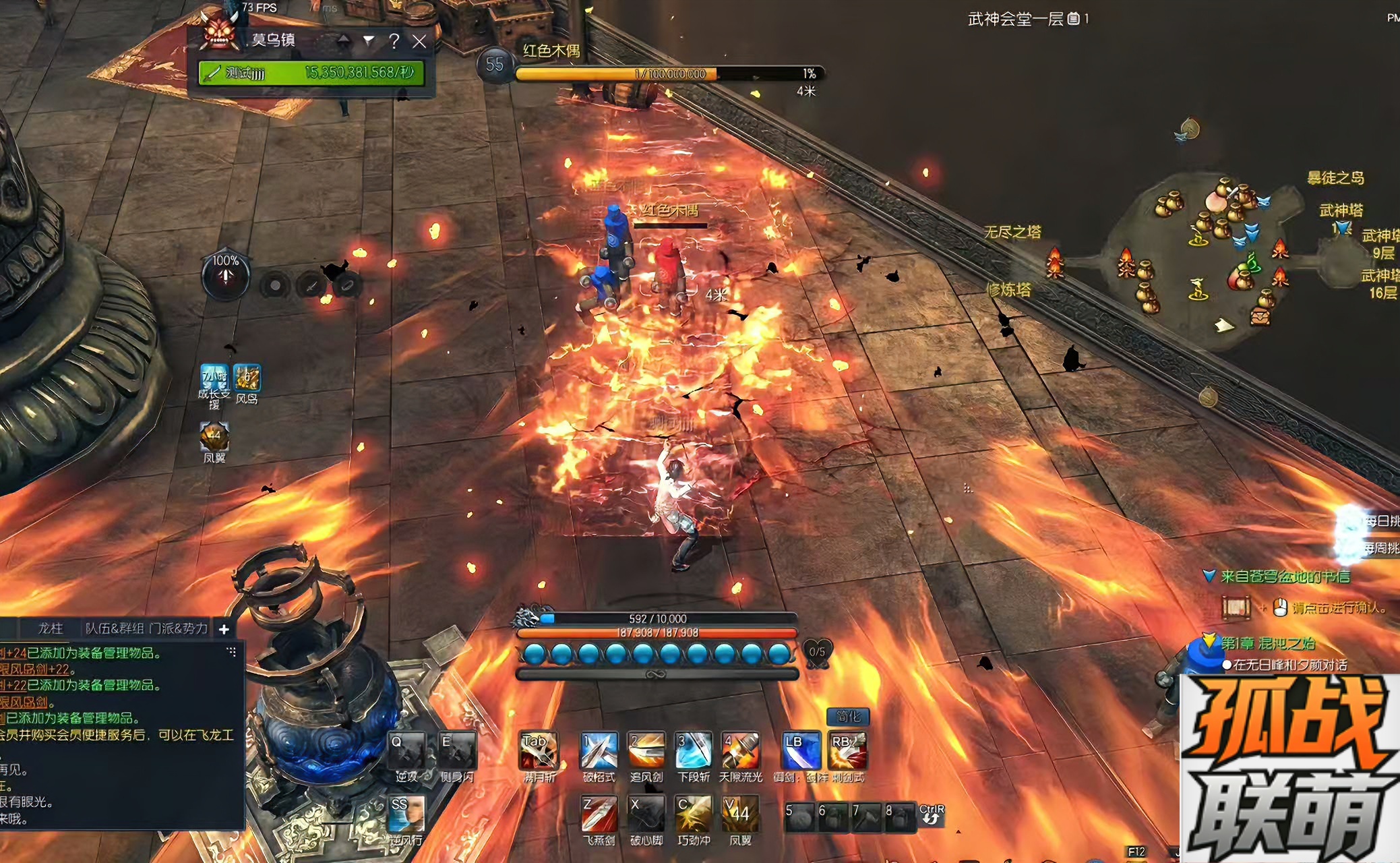This screenshot has width=1400, height=863.
Task: Trigger the 追风剑 skill
Action: 646,751
